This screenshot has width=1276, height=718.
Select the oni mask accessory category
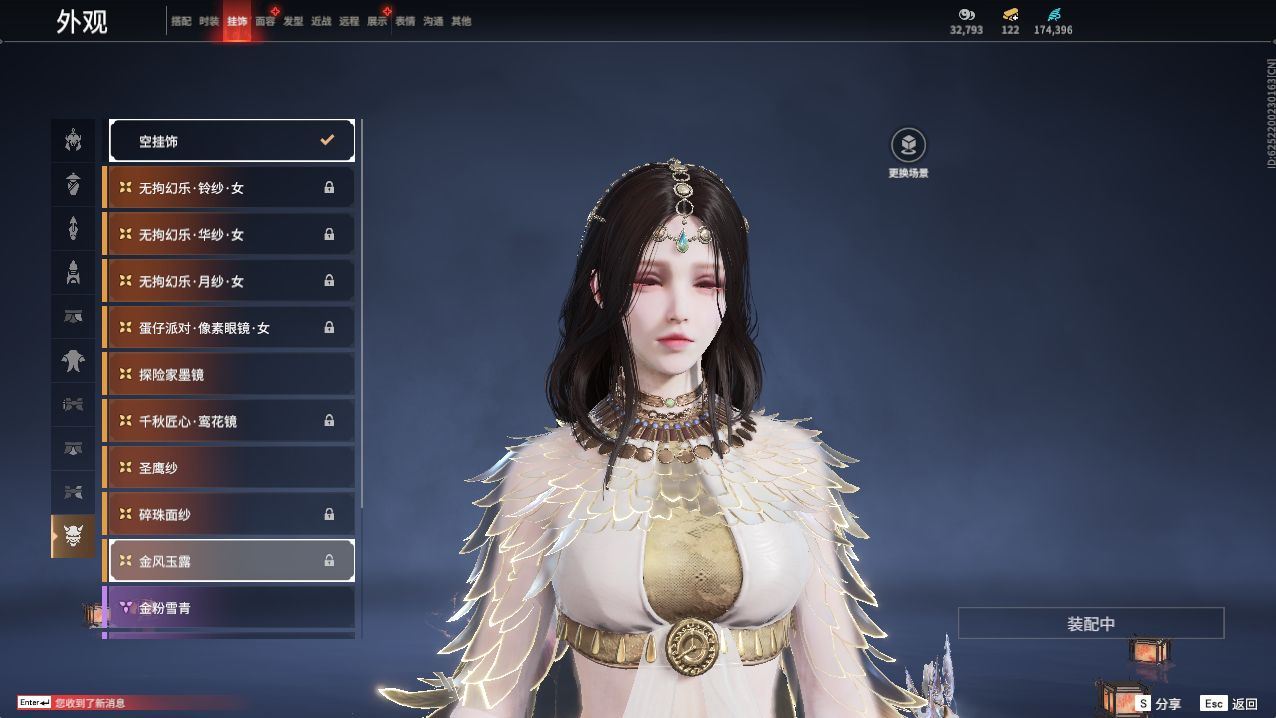coord(73,537)
